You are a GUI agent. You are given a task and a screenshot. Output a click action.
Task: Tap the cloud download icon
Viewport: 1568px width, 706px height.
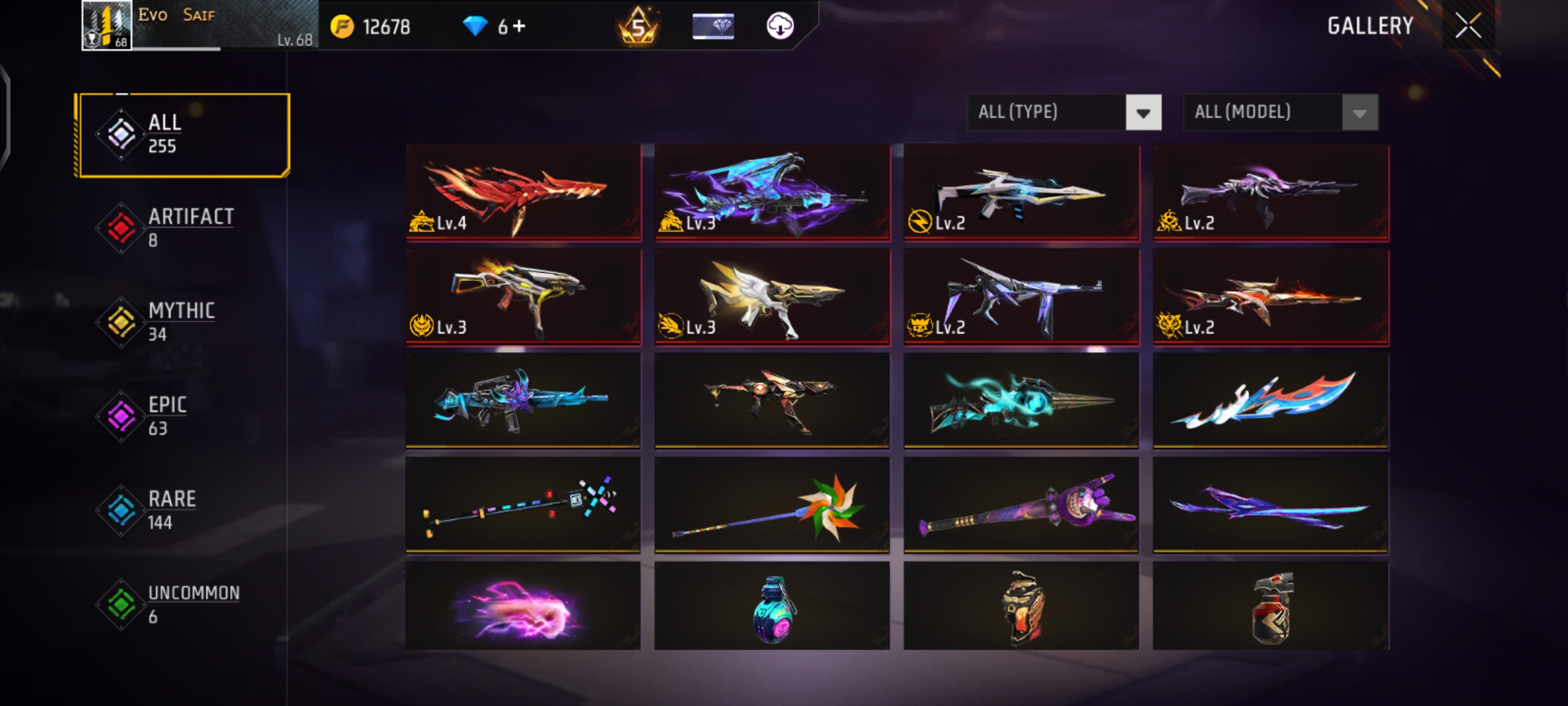(x=779, y=26)
